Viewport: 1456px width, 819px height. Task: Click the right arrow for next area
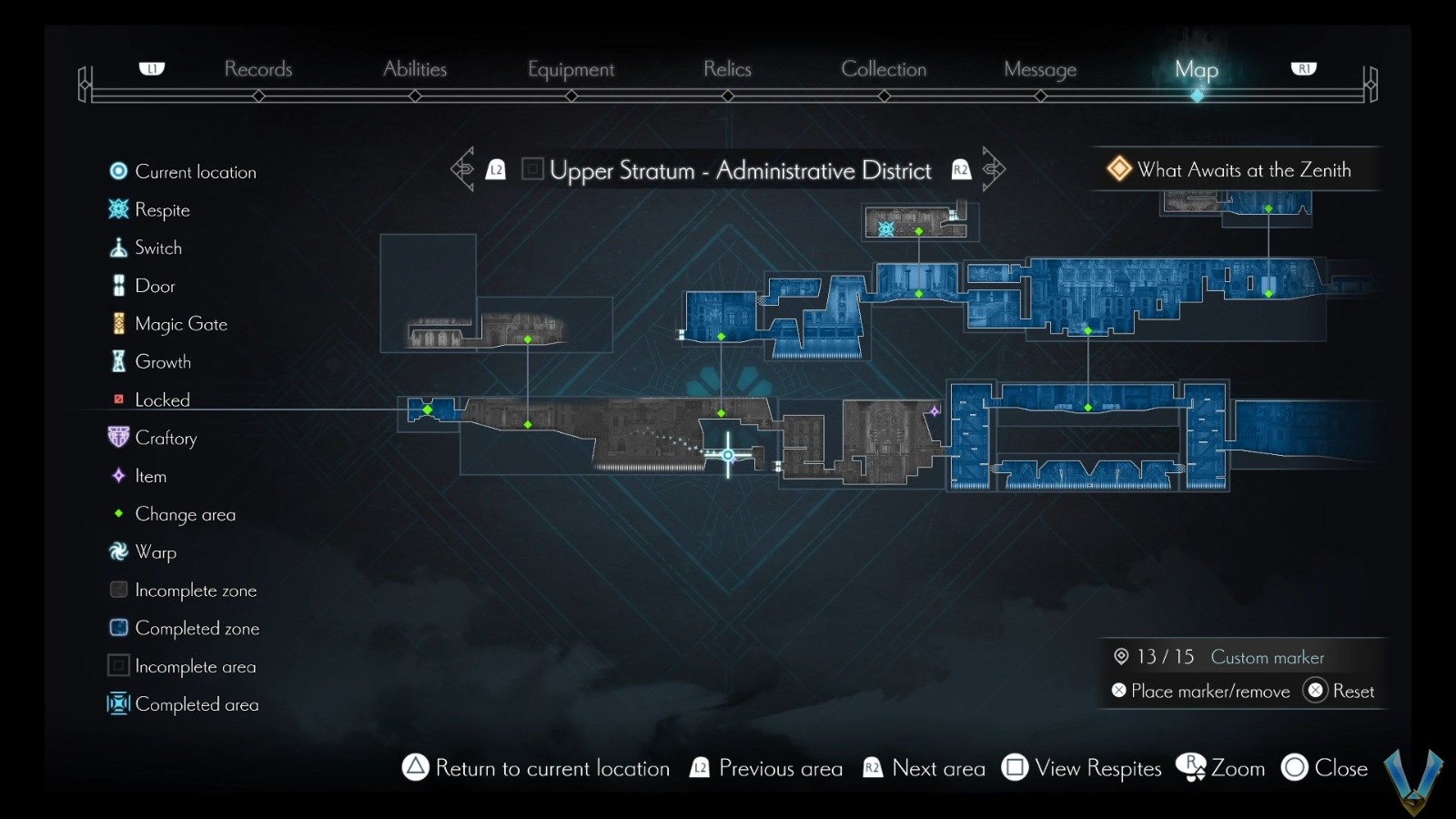(x=994, y=168)
